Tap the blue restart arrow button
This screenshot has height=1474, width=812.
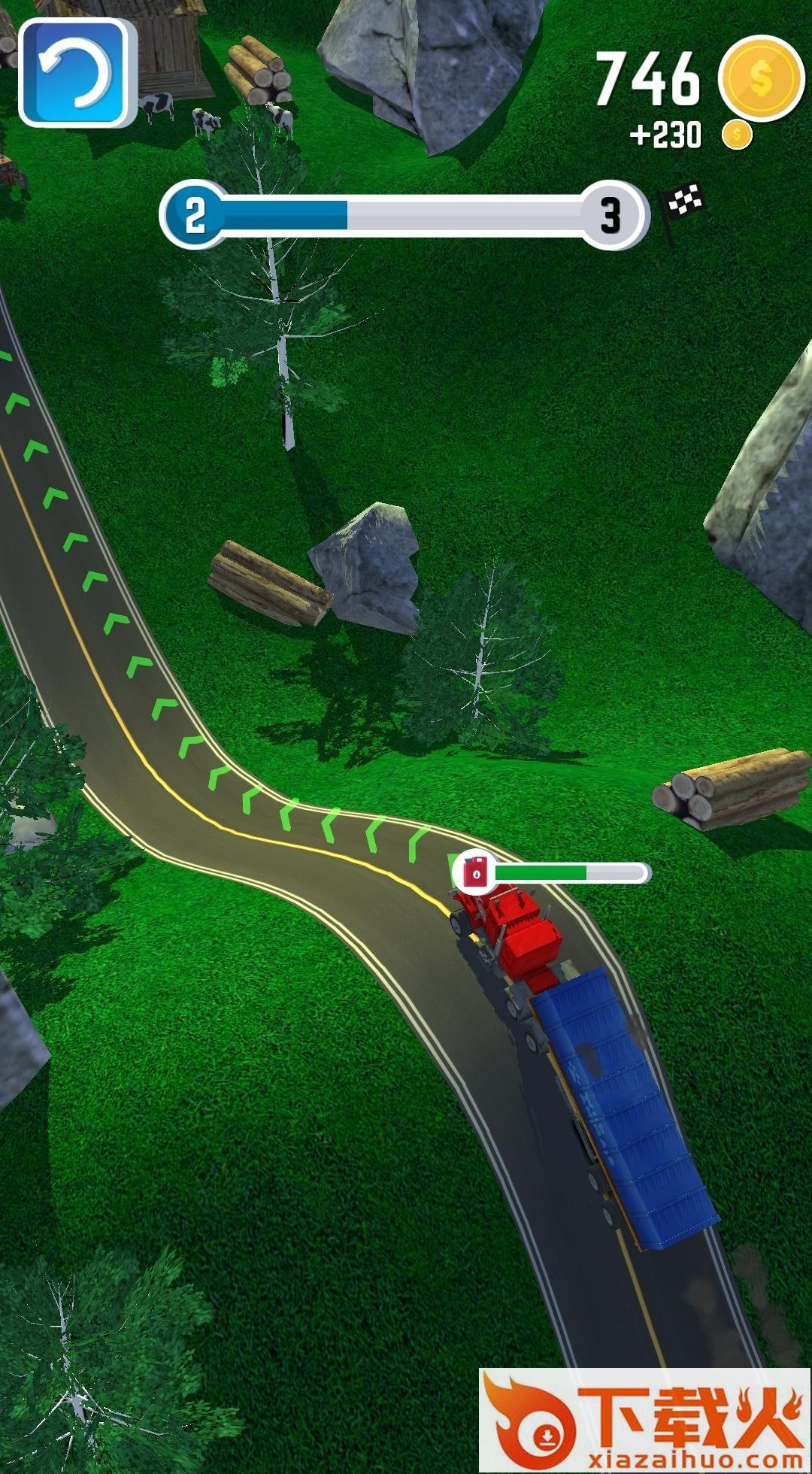[x=76, y=72]
